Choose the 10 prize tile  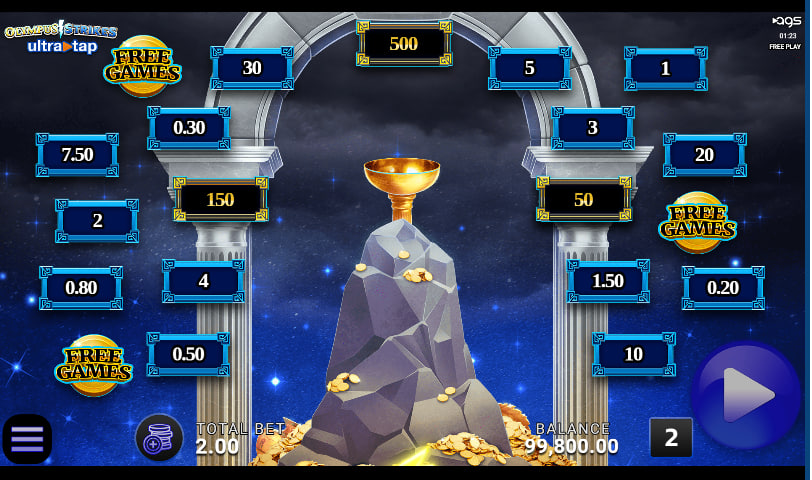coord(633,355)
